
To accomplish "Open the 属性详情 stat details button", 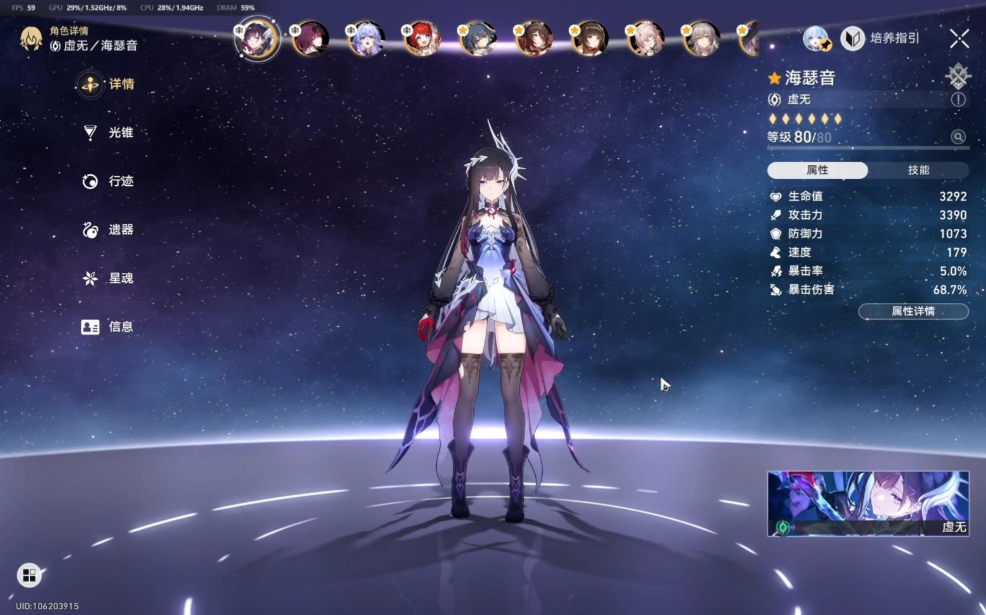I will coord(912,311).
